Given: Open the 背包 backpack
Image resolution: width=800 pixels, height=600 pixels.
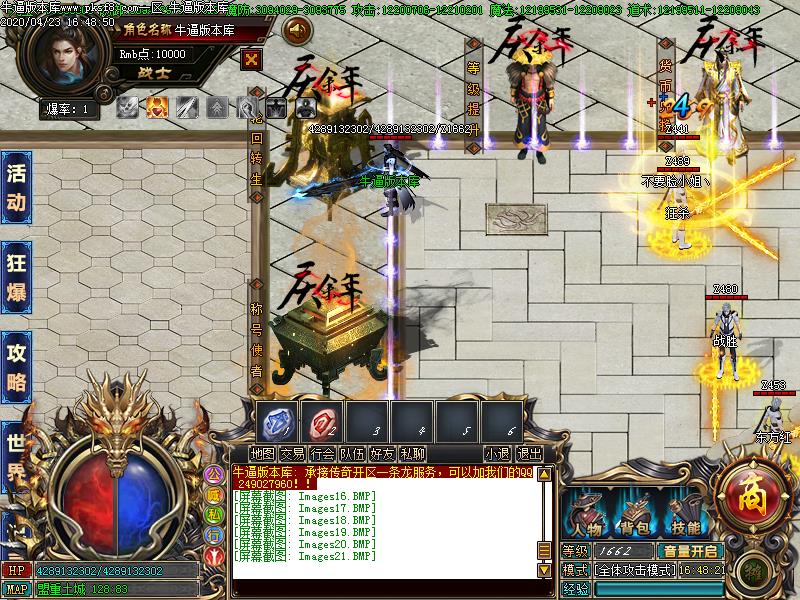Looking at the screenshot, I should (636, 514).
